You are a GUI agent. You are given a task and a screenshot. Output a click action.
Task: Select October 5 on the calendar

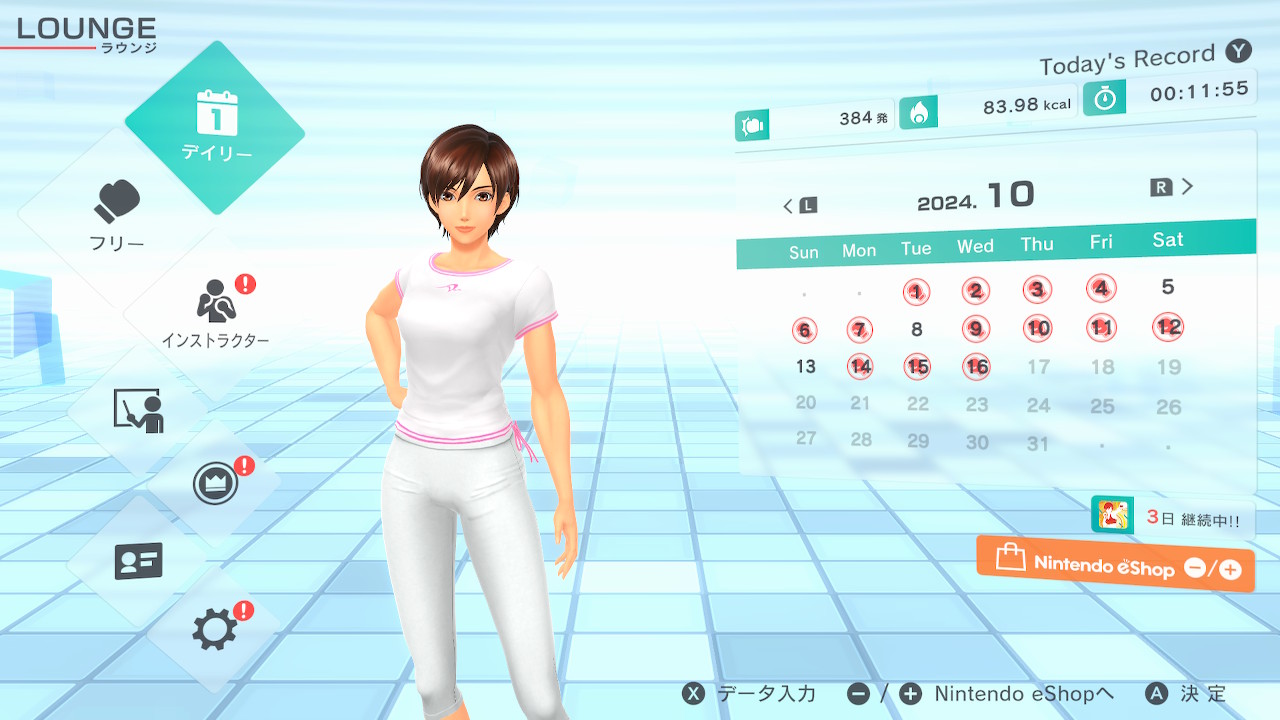tap(1168, 287)
